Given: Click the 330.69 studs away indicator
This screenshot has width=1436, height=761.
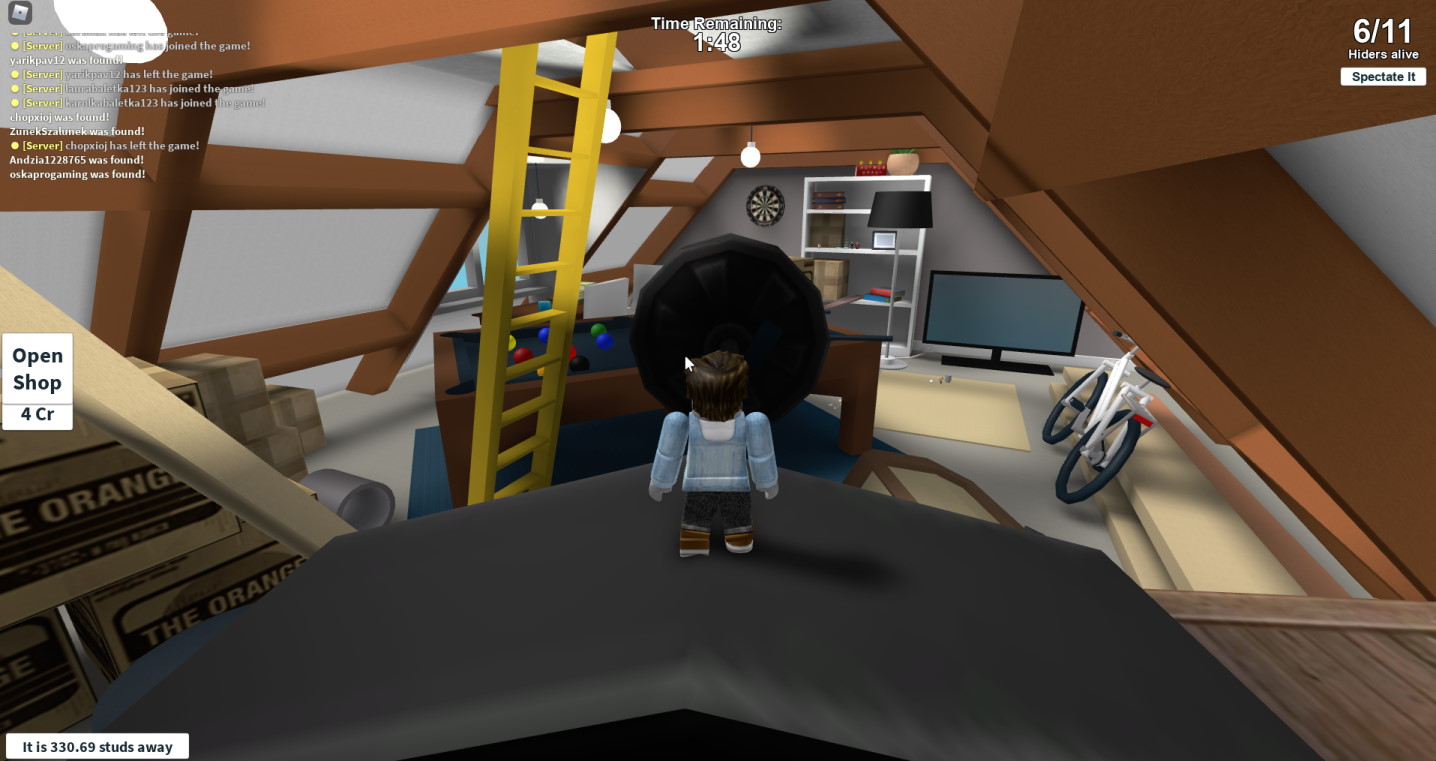Looking at the screenshot, I should (x=96, y=746).
